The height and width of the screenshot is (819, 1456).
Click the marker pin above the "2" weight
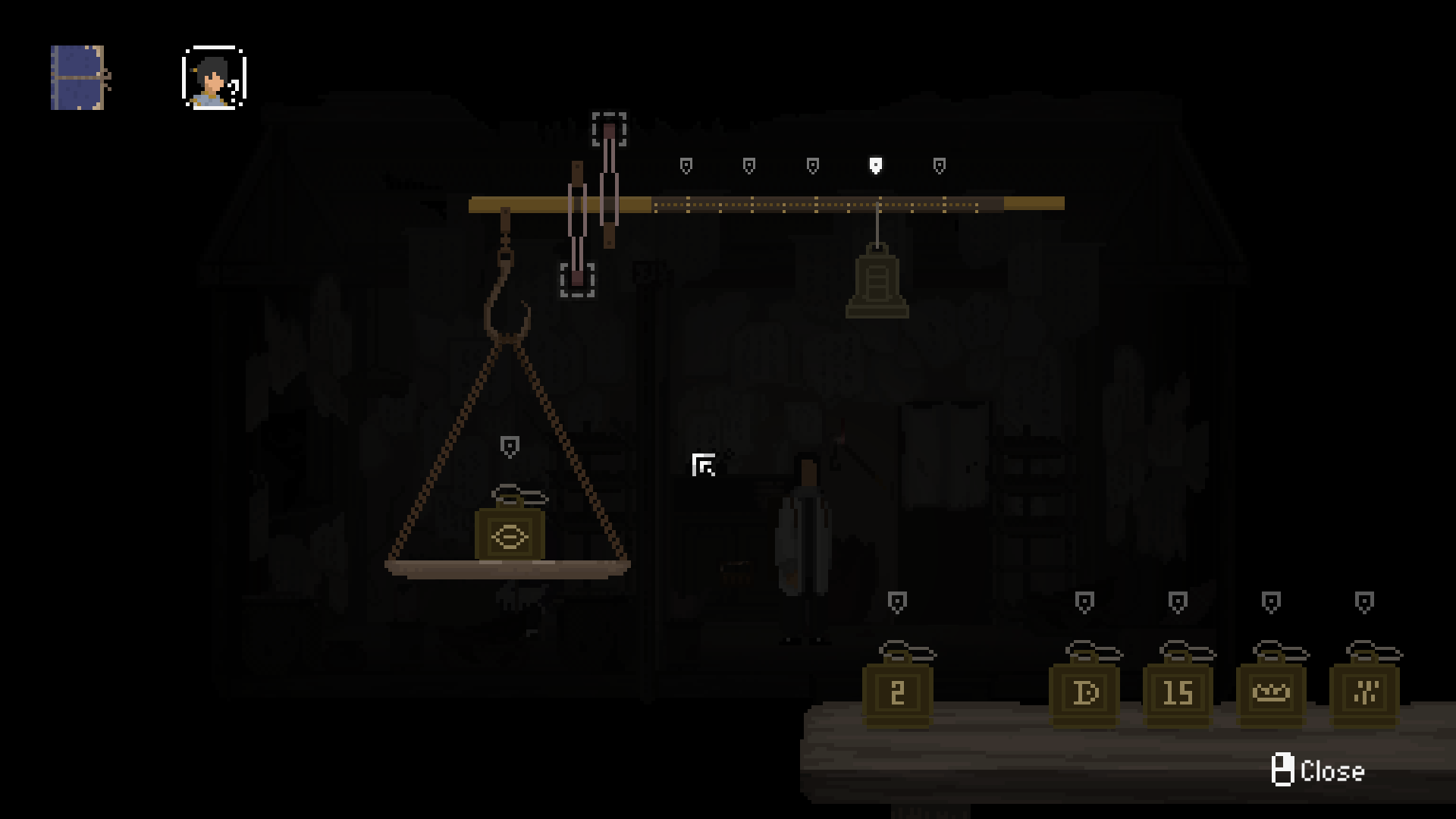coord(897,601)
